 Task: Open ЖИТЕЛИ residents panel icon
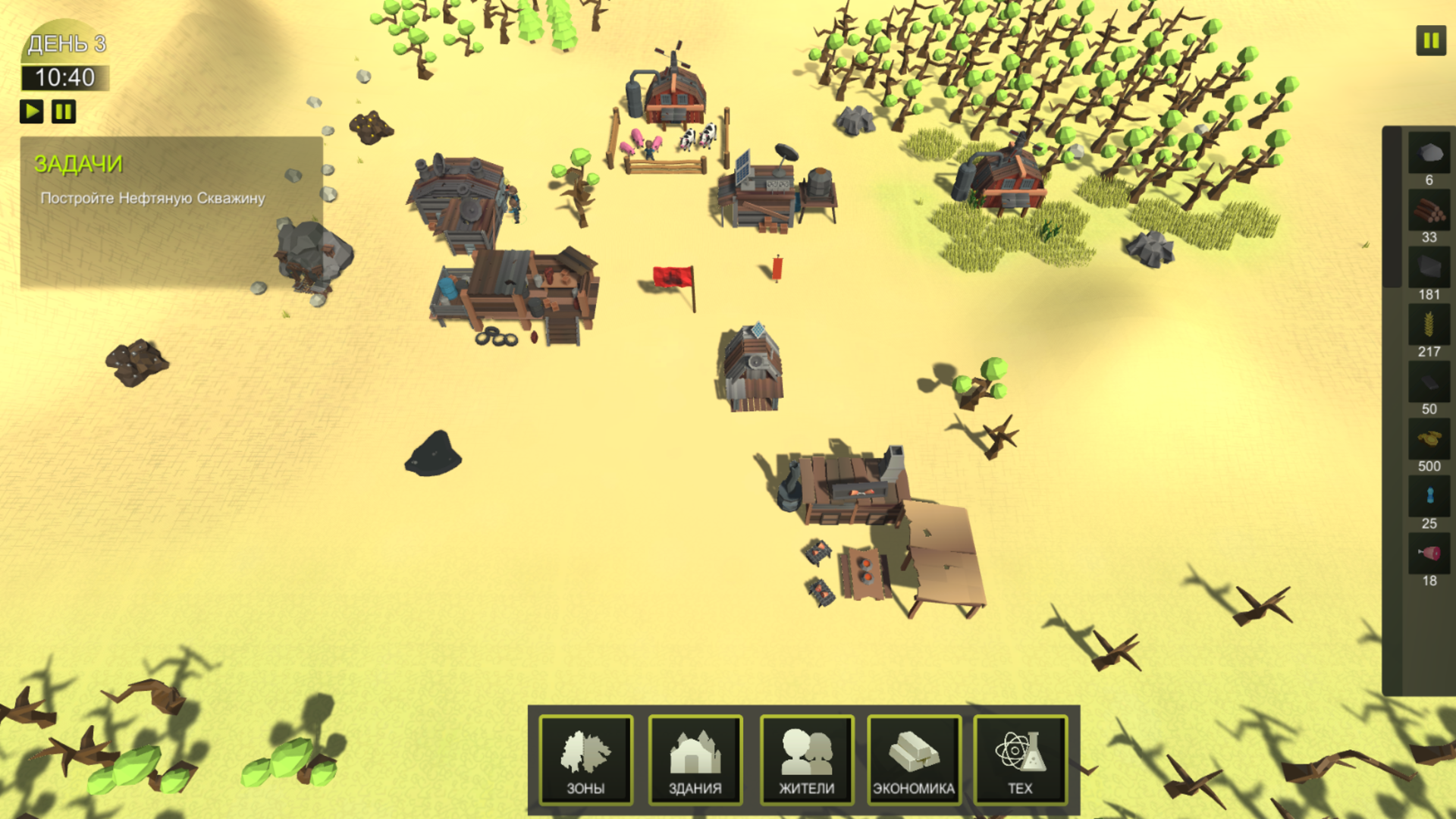tap(806, 758)
